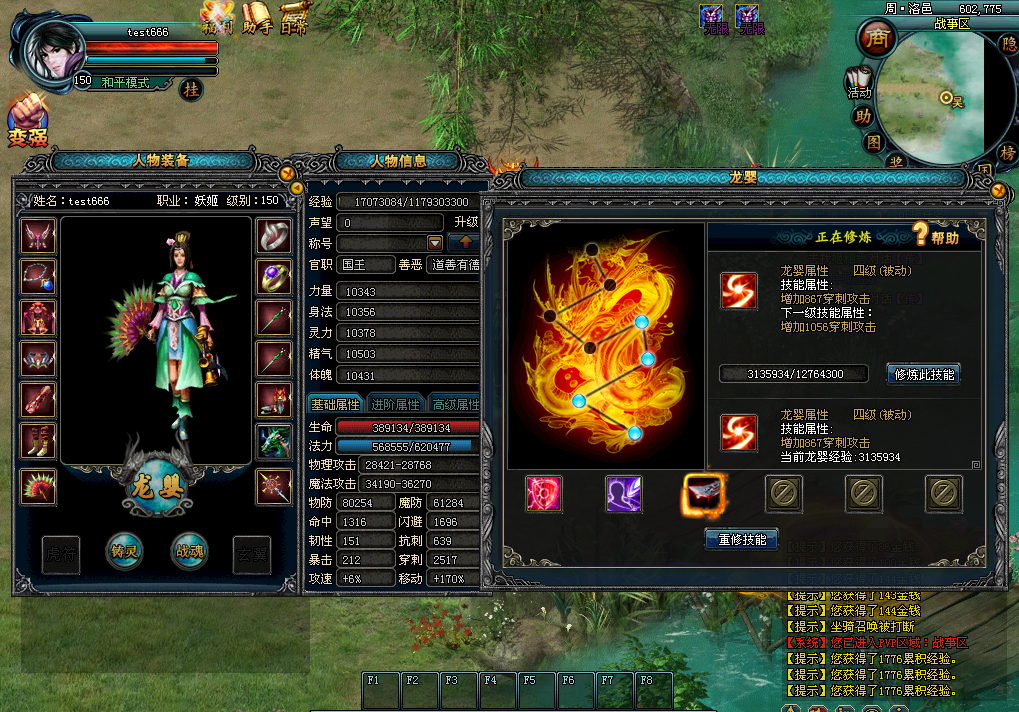The width and height of the screenshot is (1019, 712).
Task: Open the 商 shop button by minimap
Action: click(877, 39)
